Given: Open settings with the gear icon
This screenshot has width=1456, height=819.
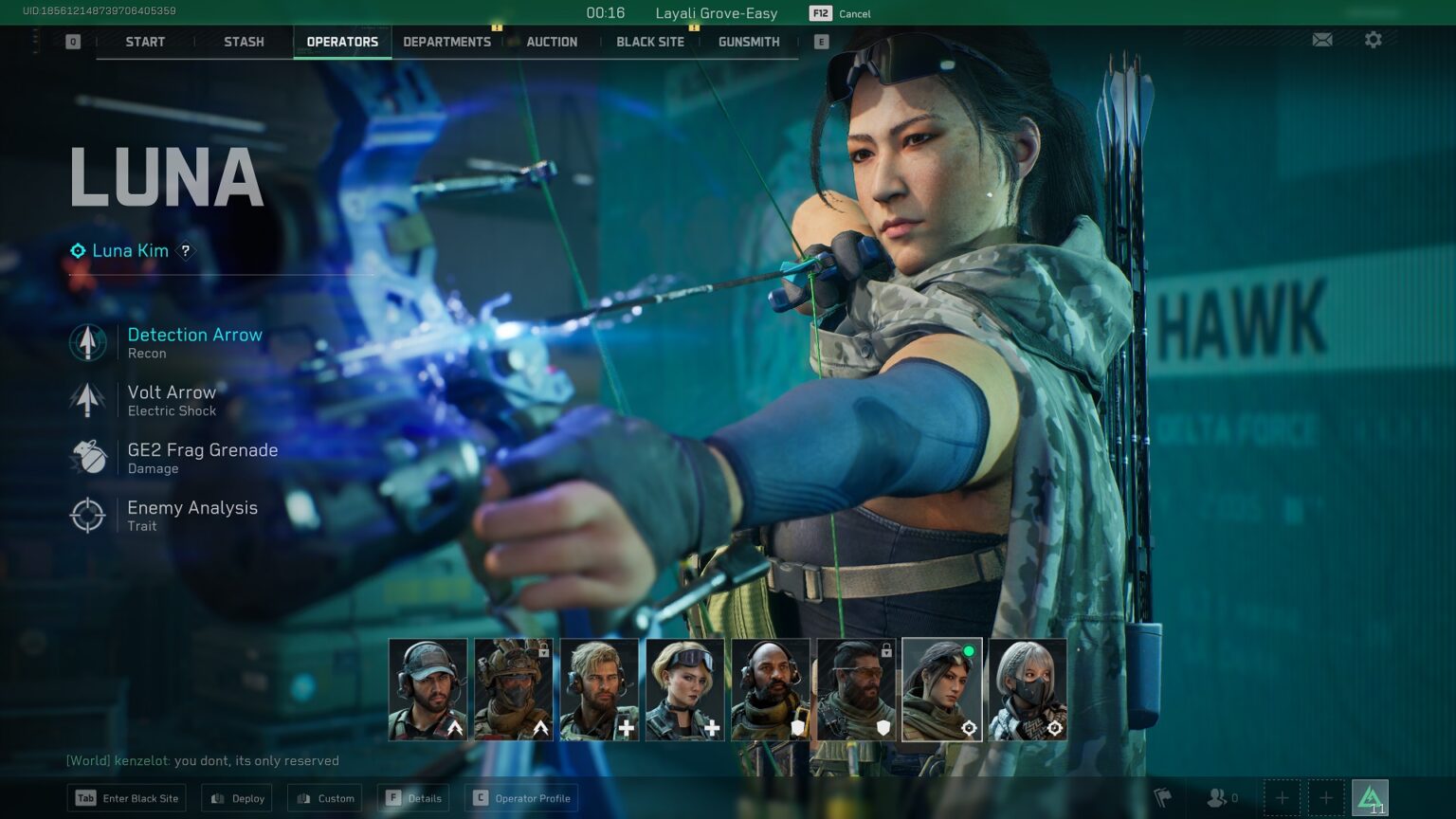Looking at the screenshot, I should (x=1373, y=40).
